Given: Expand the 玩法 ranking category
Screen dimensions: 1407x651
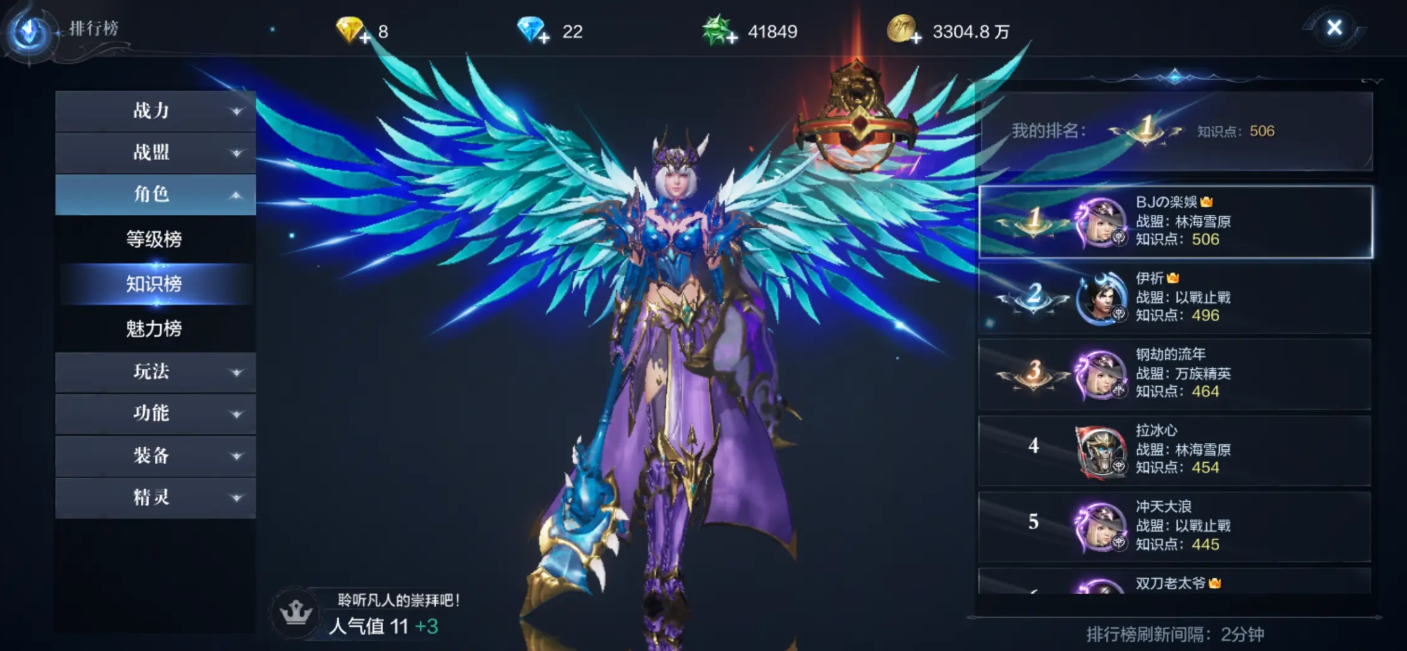Looking at the screenshot, I should click(x=155, y=372).
